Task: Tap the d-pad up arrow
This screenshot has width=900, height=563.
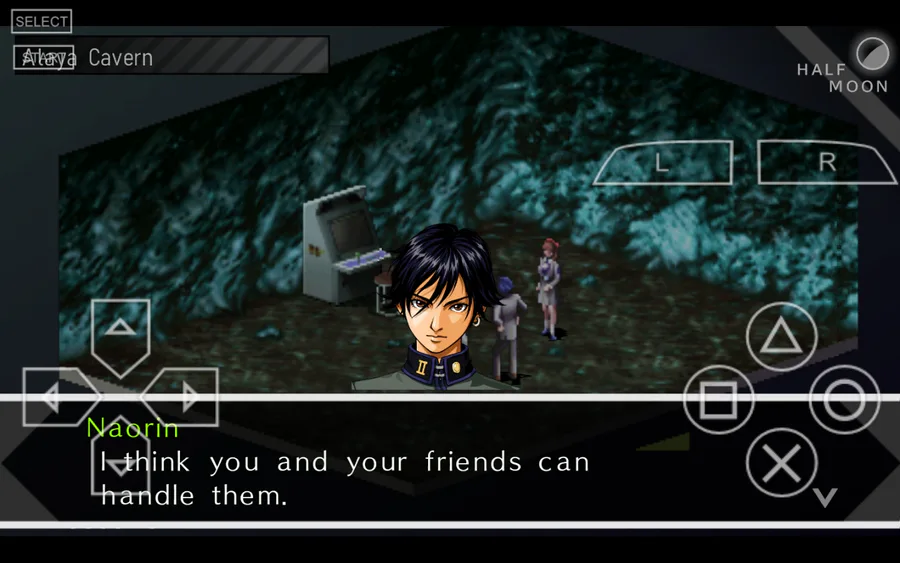Action: 120,333
